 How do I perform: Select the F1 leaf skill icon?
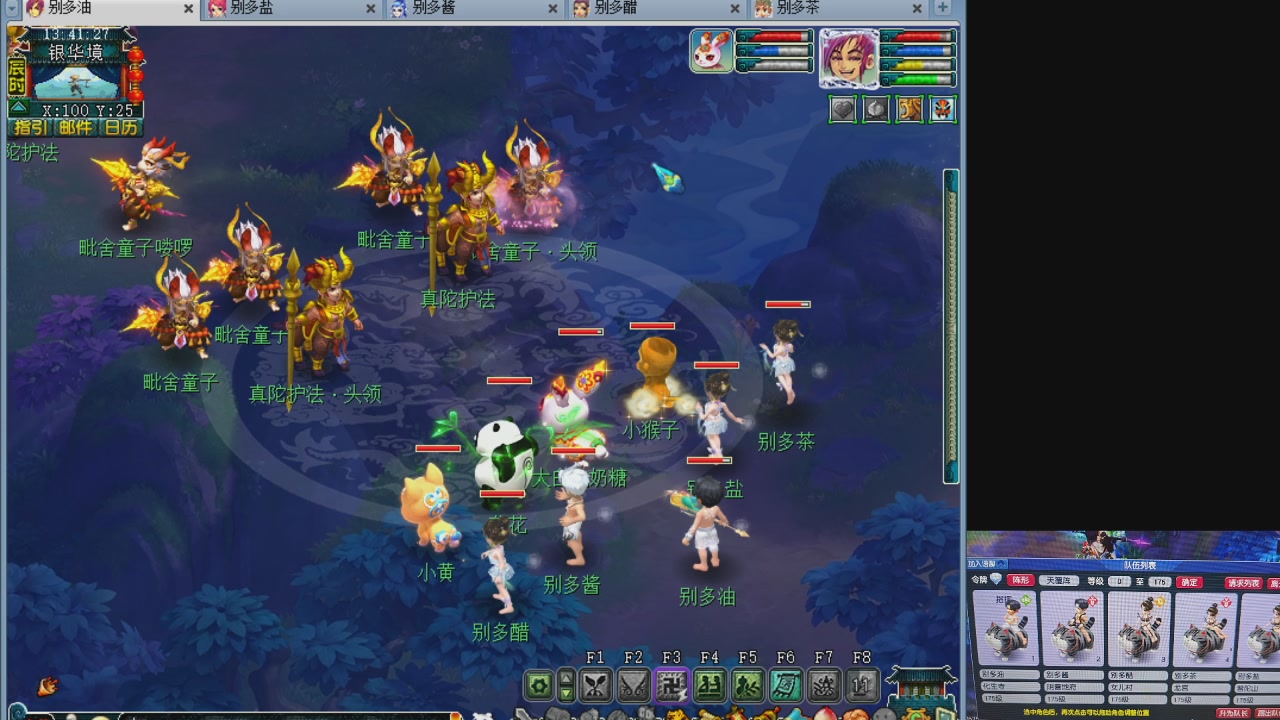(597, 685)
